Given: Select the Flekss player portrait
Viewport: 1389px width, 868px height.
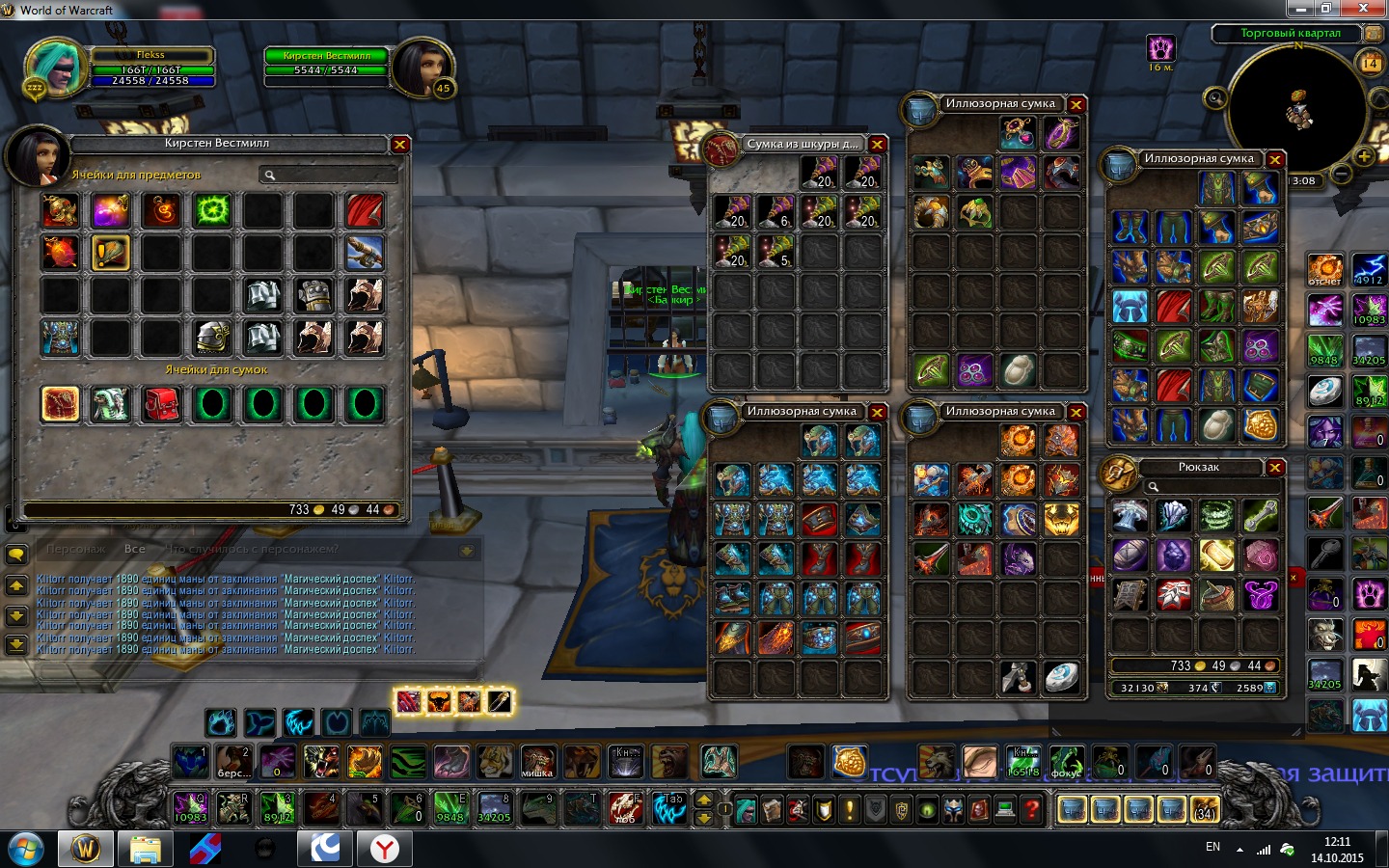Looking at the screenshot, I should pyautogui.click(x=54, y=68).
